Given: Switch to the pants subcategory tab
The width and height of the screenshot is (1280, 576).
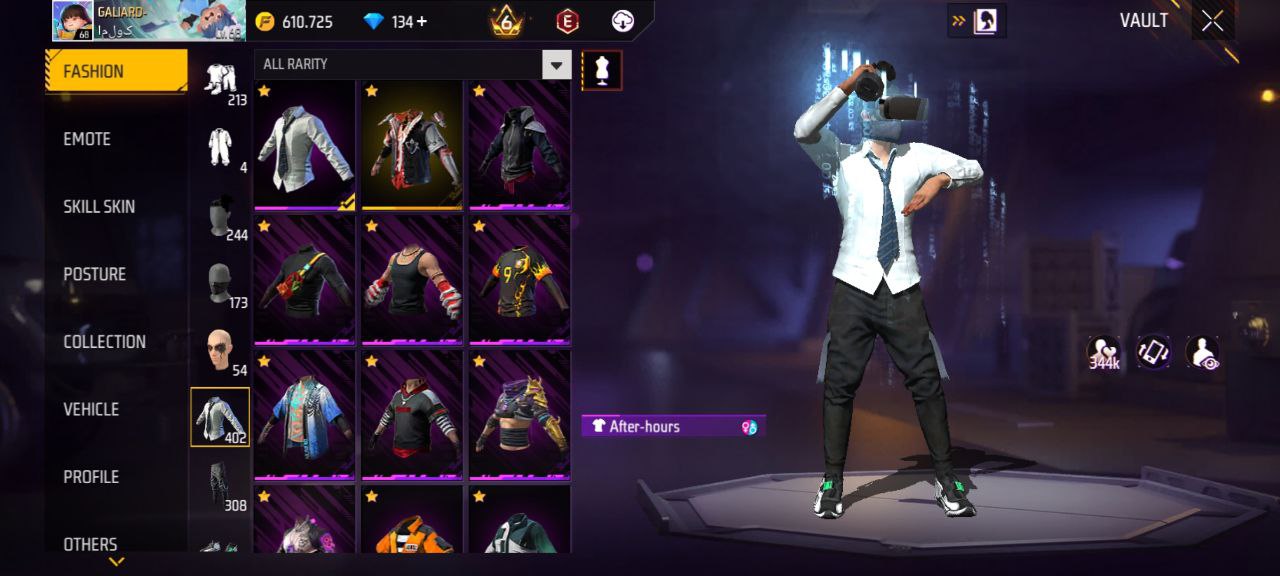Looking at the screenshot, I should [221, 484].
